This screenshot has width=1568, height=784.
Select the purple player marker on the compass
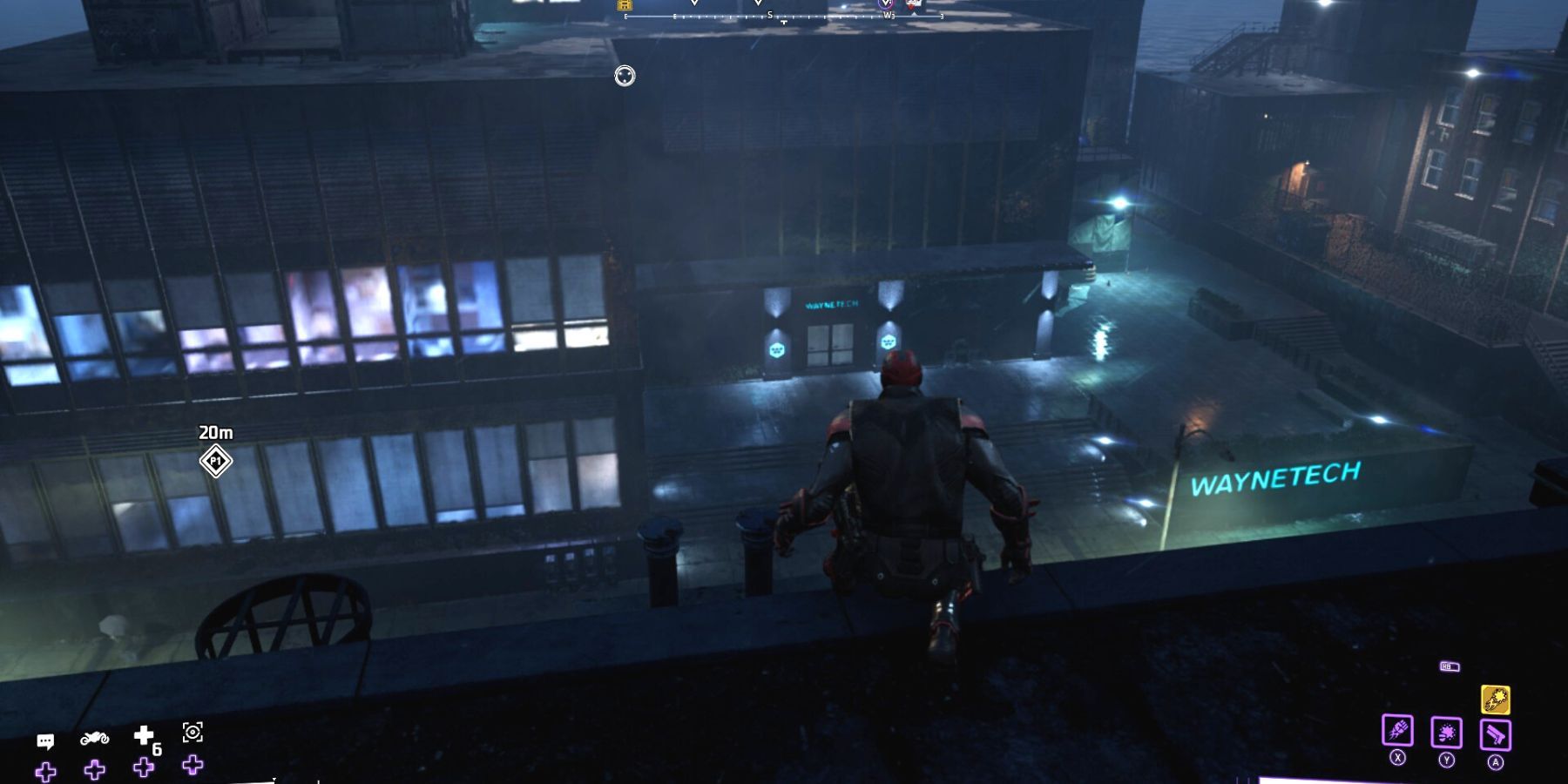coord(886,3)
